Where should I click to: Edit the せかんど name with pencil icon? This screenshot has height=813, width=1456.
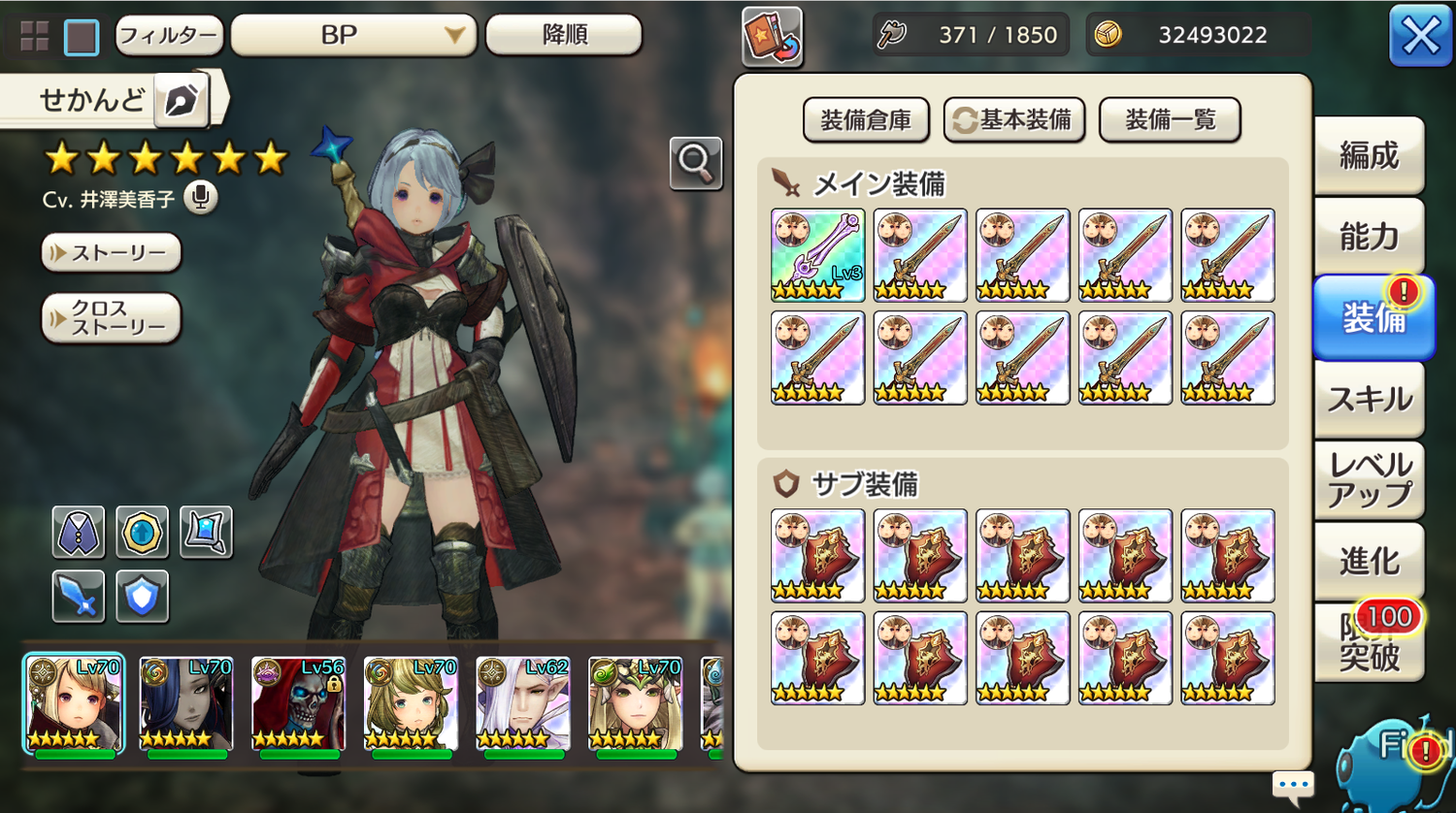(182, 100)
